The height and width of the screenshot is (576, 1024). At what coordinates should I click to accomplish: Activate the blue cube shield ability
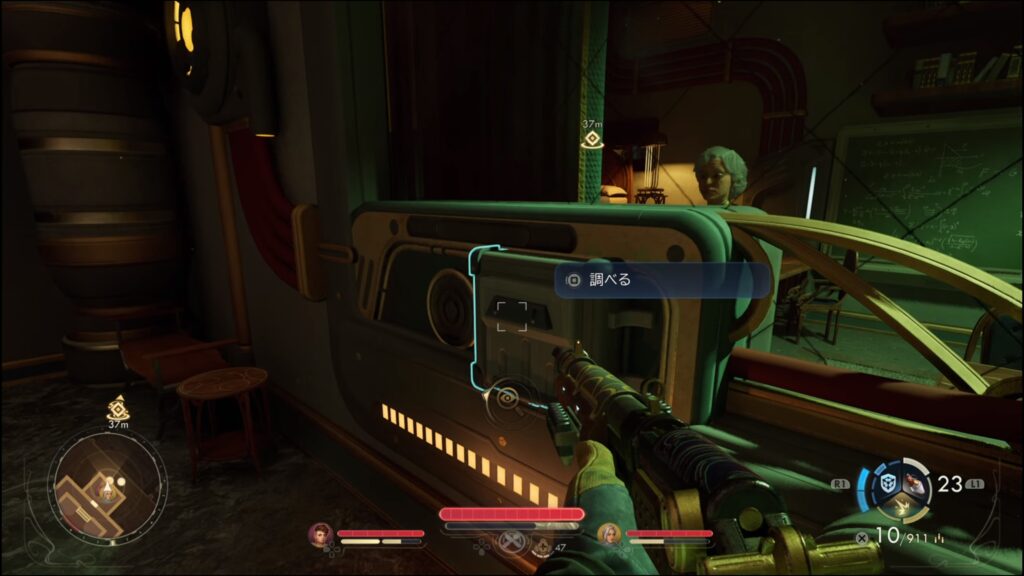pos(887,484)
